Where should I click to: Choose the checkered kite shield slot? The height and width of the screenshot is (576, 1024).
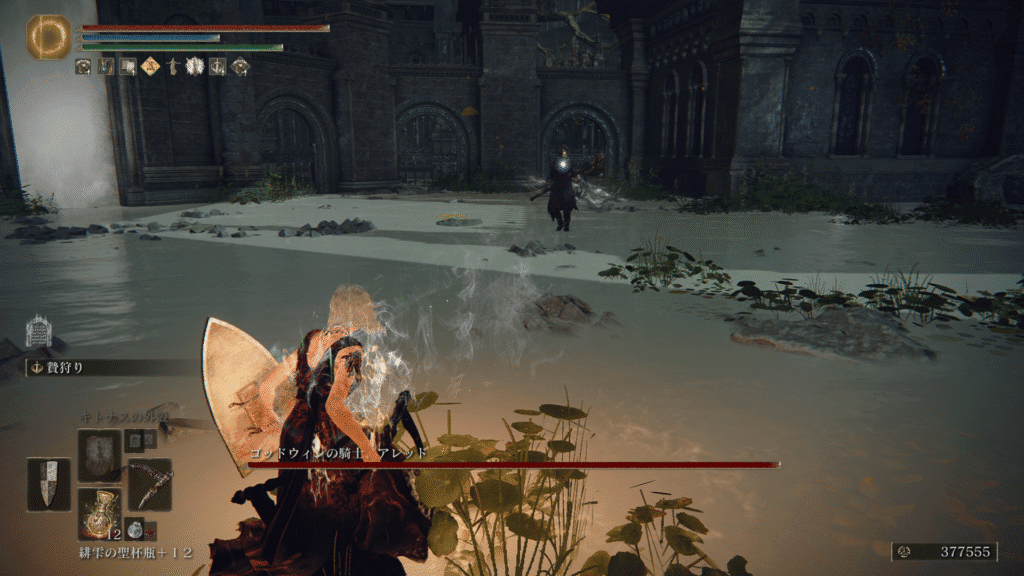(48, 484)
